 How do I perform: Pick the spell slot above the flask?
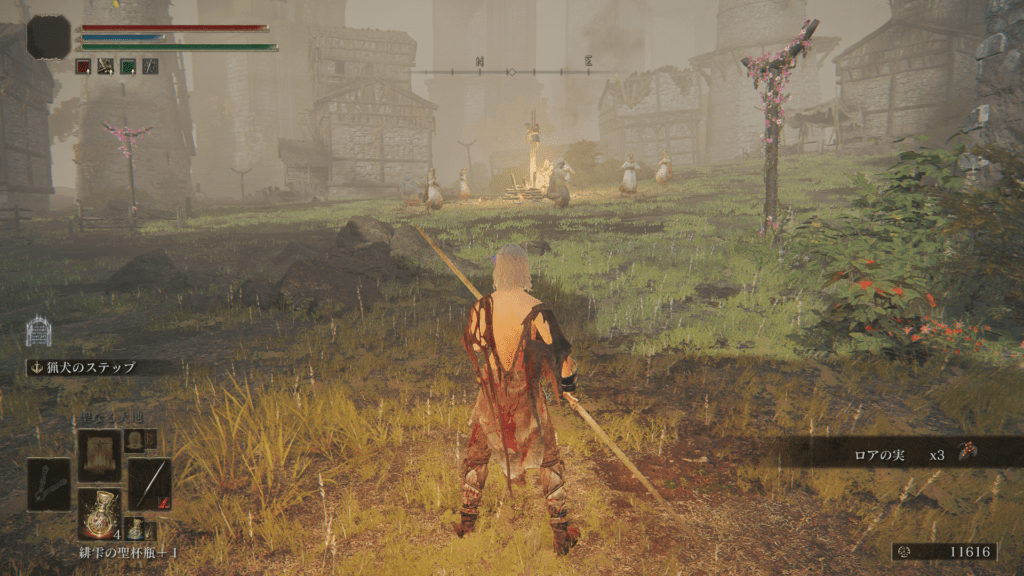click(x=100, y=455)
